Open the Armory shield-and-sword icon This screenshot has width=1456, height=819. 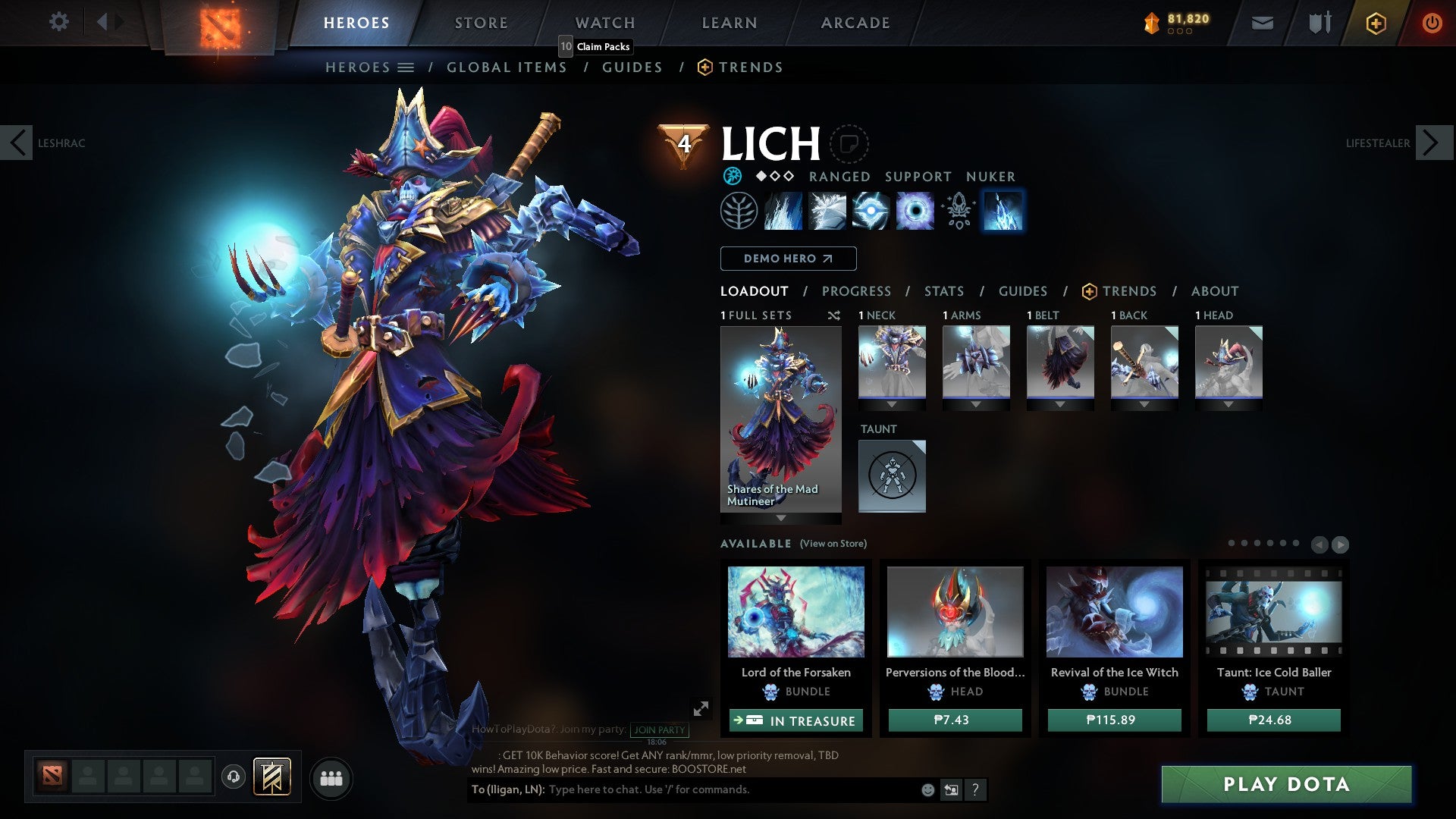click(x=1319, y=22)
